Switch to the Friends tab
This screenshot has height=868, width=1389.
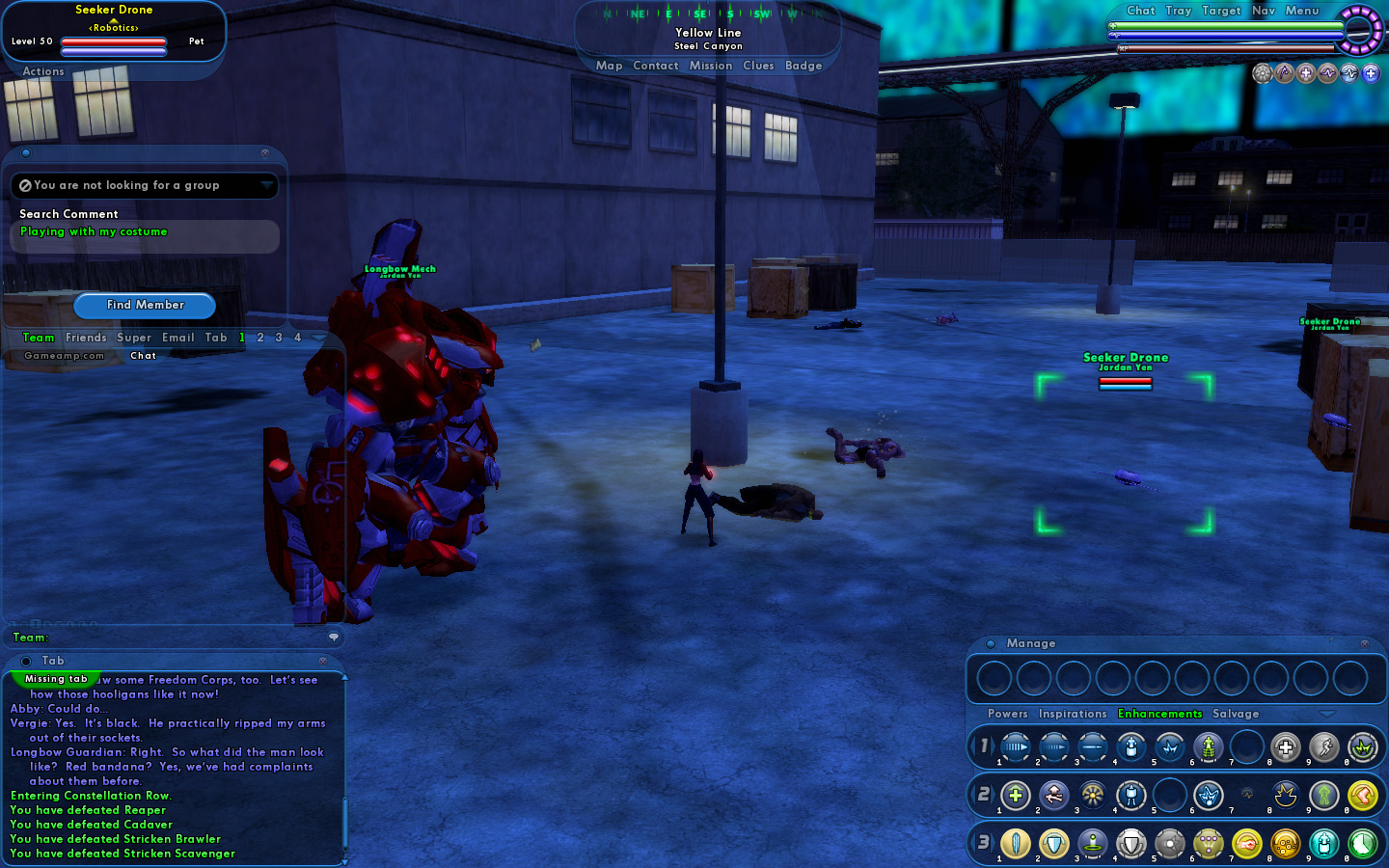click(86, 338)
